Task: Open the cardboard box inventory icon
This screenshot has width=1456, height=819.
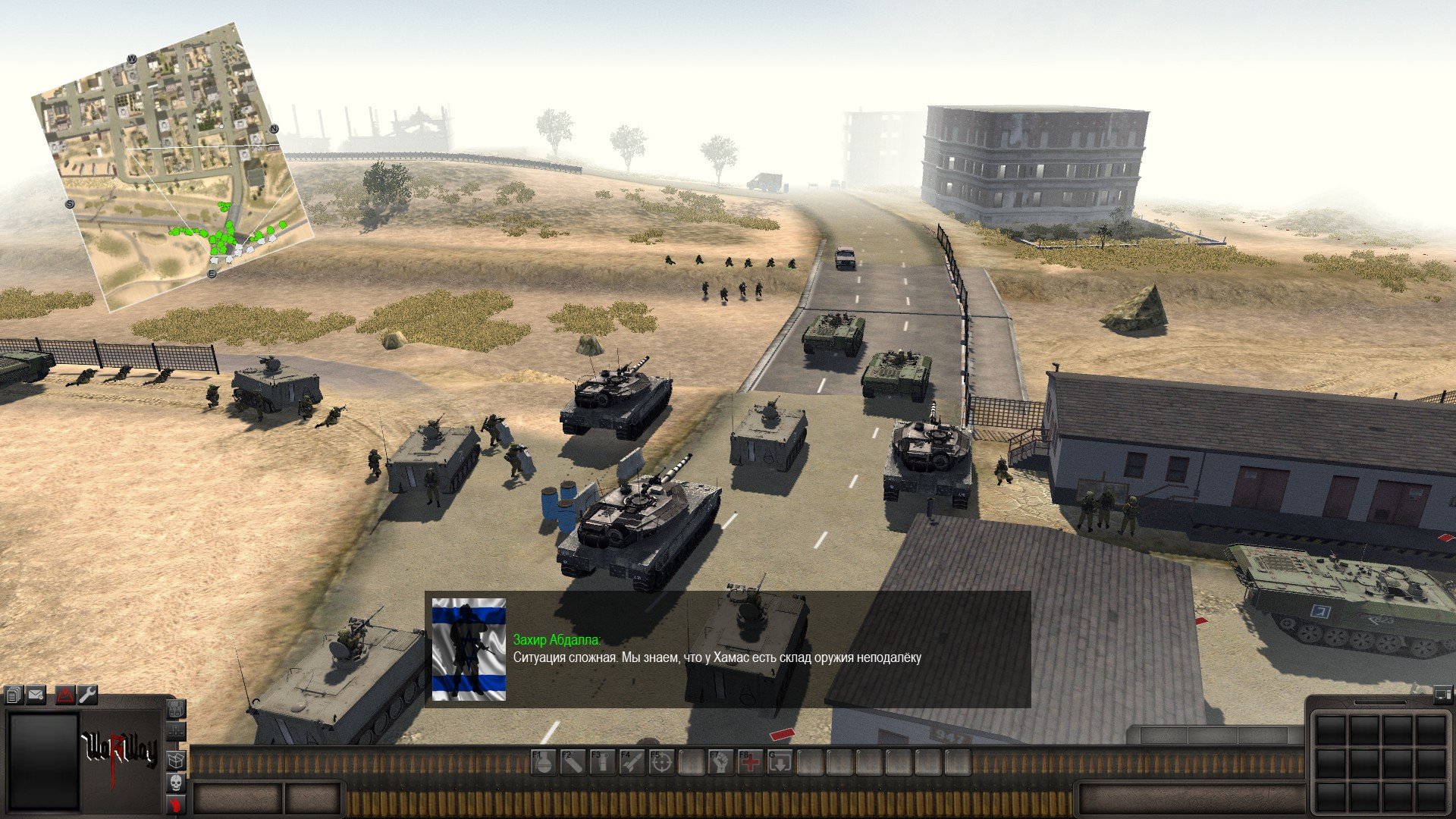Action: coord(176,759)
